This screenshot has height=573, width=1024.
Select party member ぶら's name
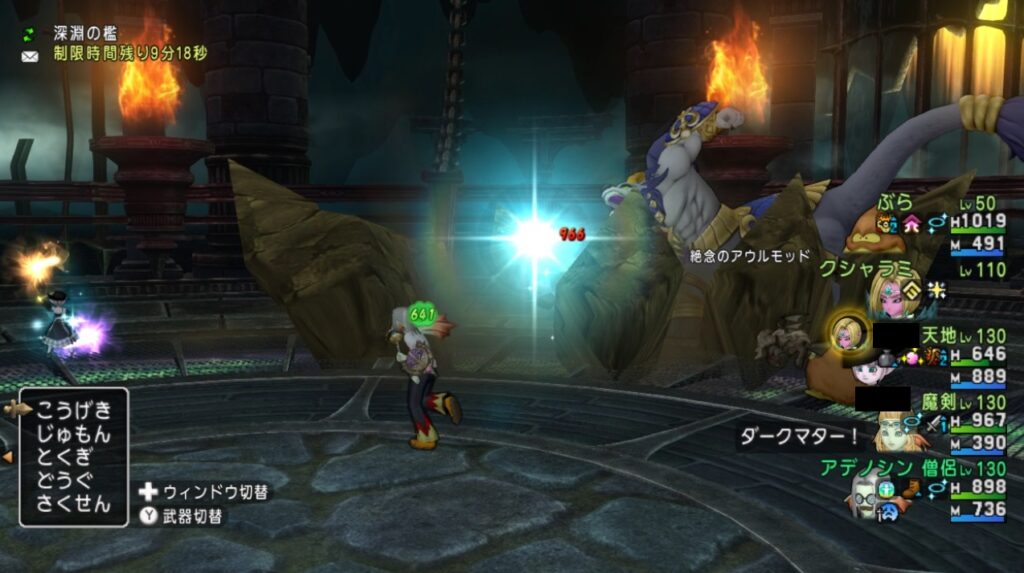(x=895, y=202)
